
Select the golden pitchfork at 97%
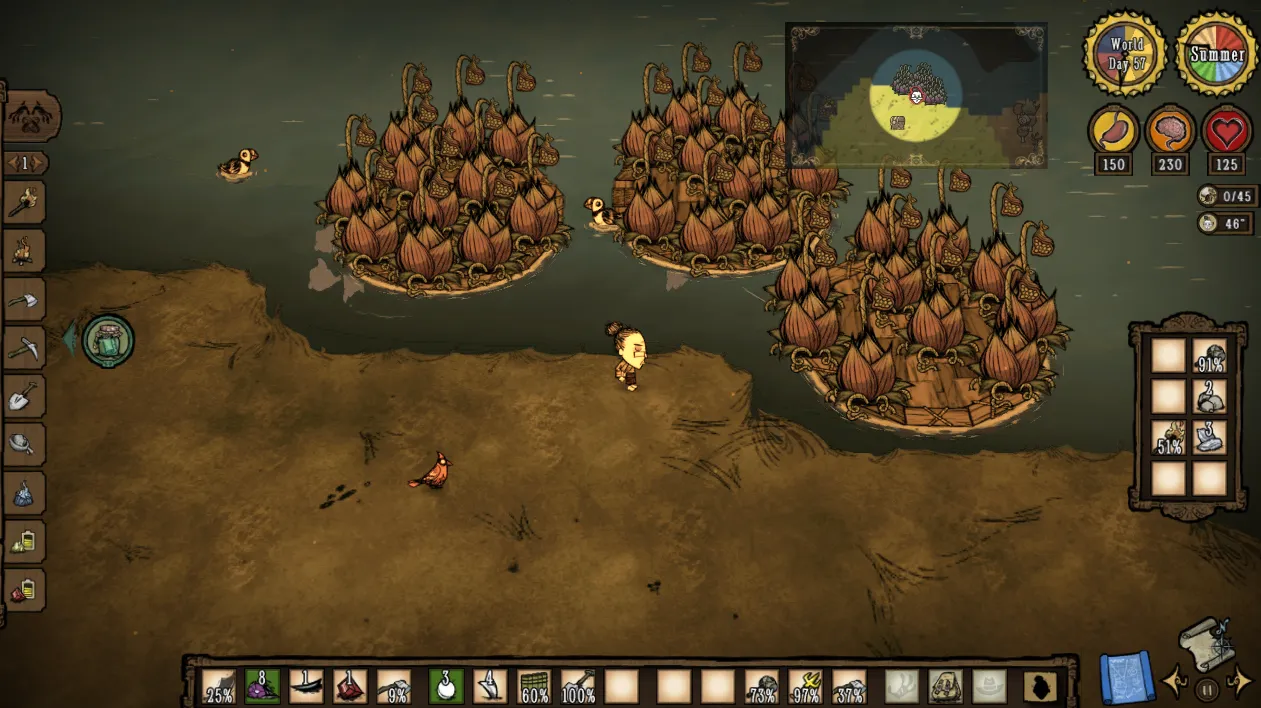click(806, 687)
